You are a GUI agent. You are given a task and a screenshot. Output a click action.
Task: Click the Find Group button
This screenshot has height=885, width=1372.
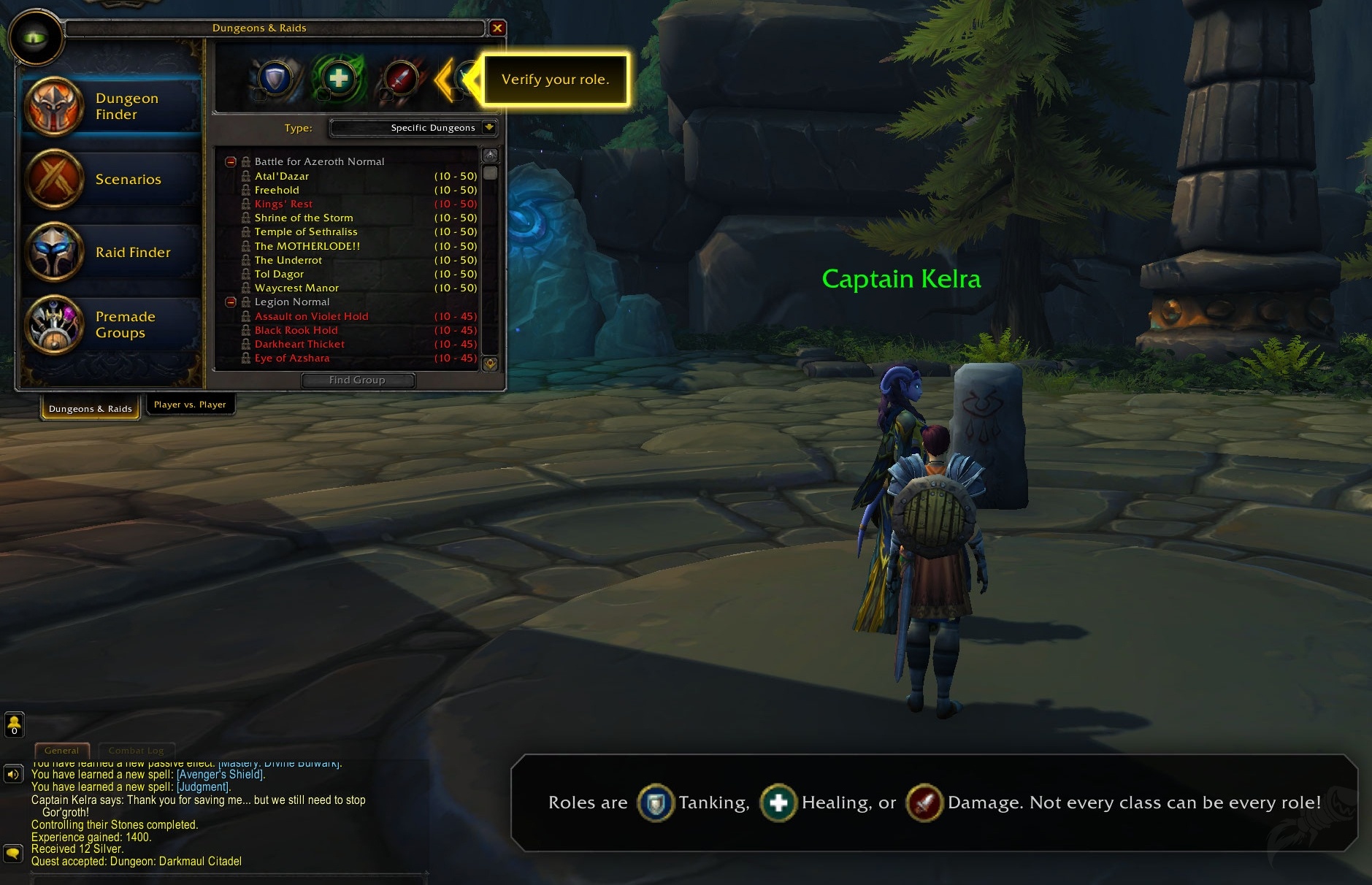pyautogui.click(x=357, y=380)
